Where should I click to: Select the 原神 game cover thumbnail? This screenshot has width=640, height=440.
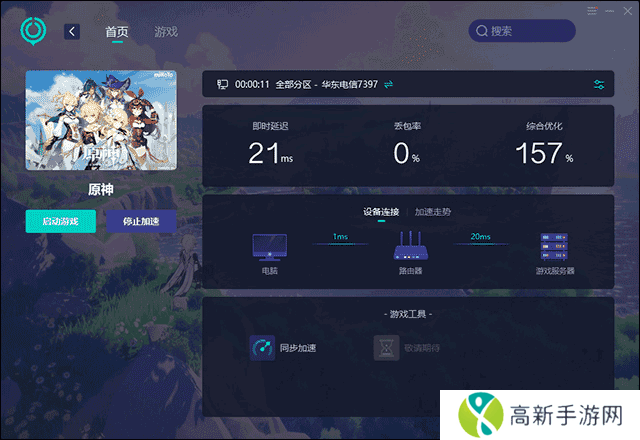coord(101,120)
